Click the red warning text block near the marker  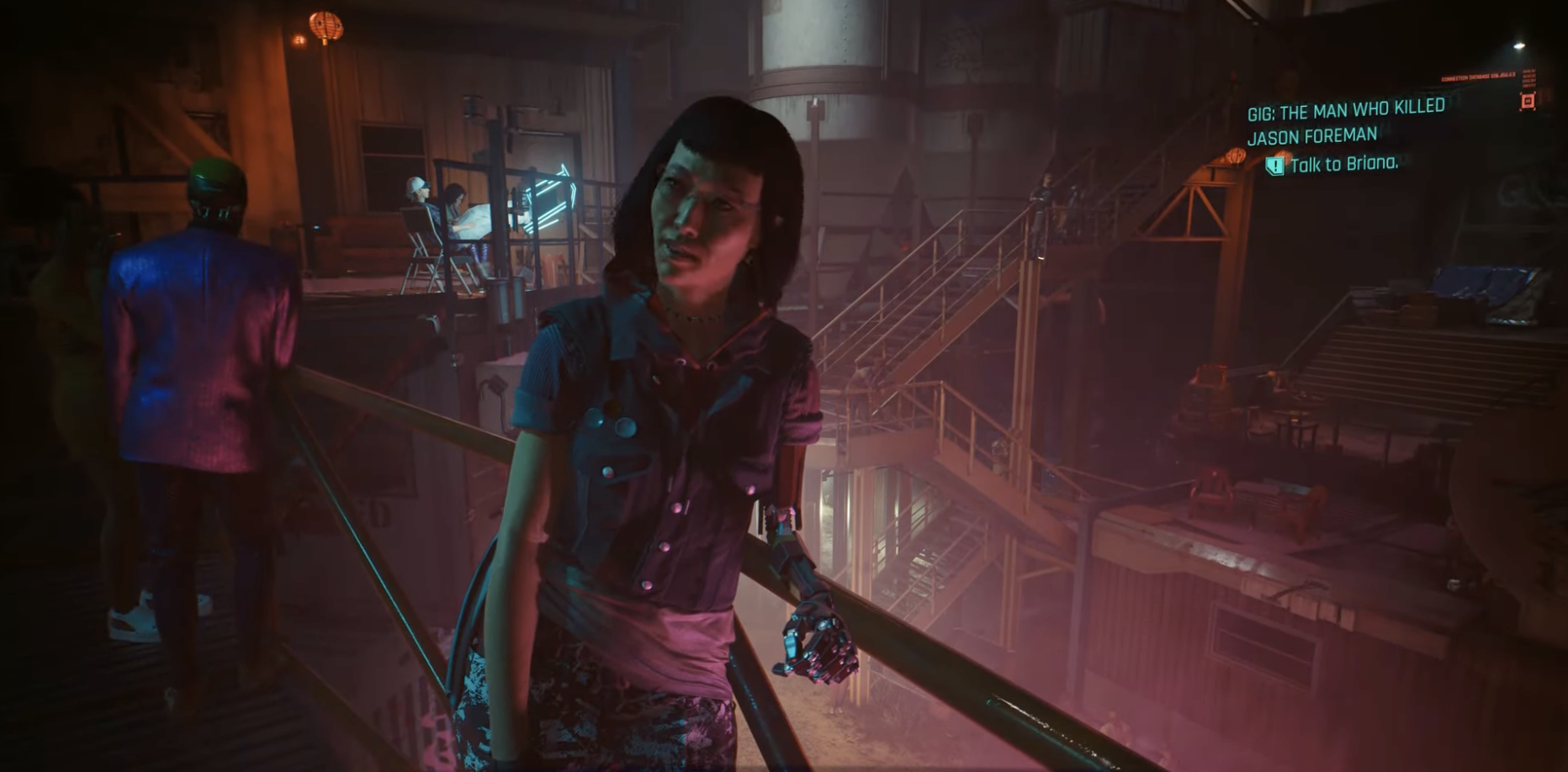(1530, 78)
